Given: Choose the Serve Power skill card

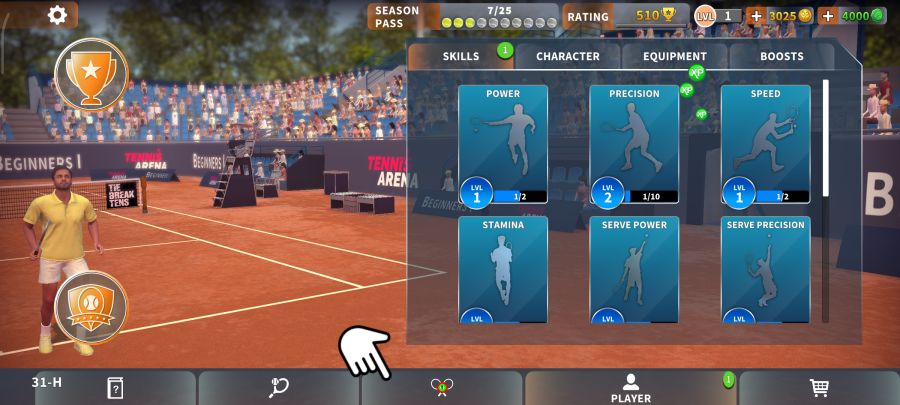Looking at the screenshot, I should 634,269.
